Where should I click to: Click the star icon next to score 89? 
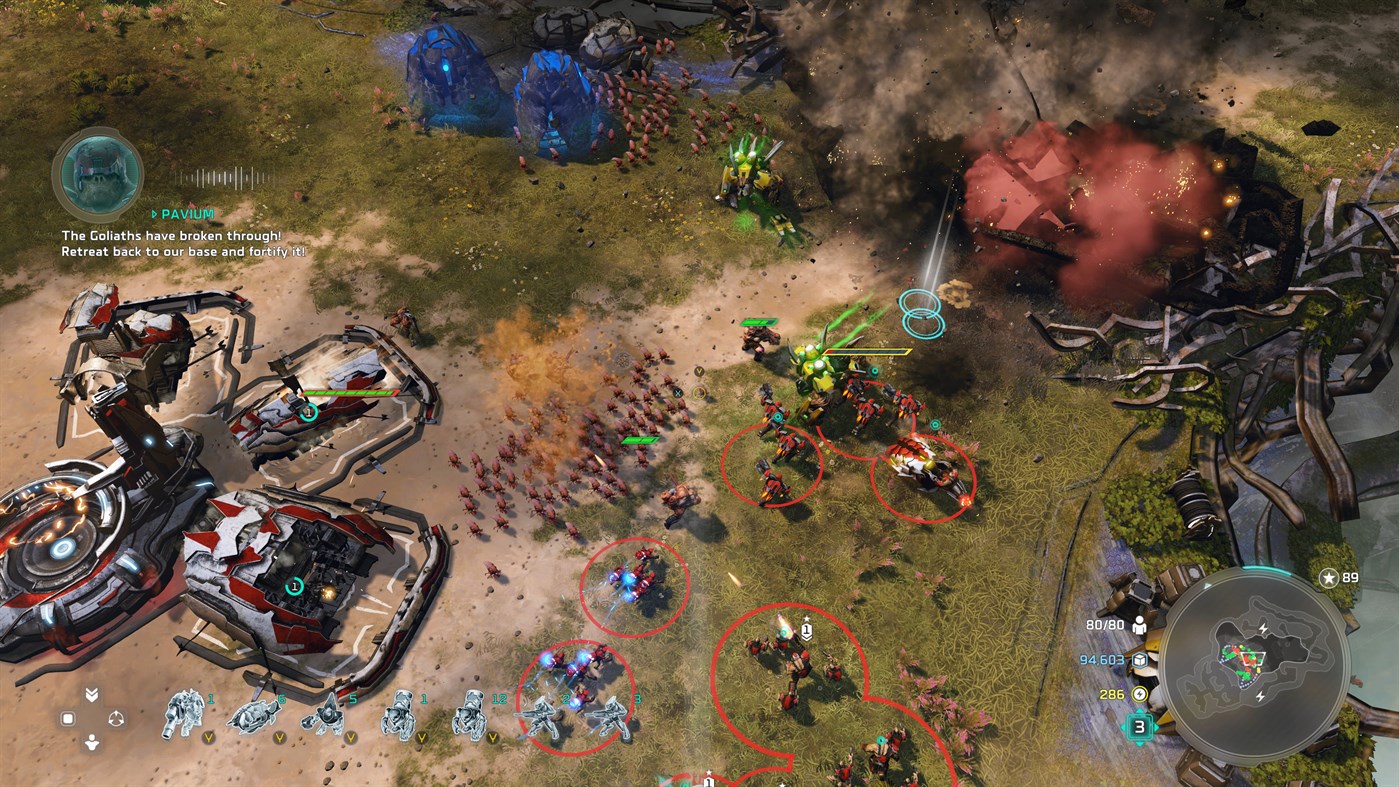click(x=1329, y=578)
